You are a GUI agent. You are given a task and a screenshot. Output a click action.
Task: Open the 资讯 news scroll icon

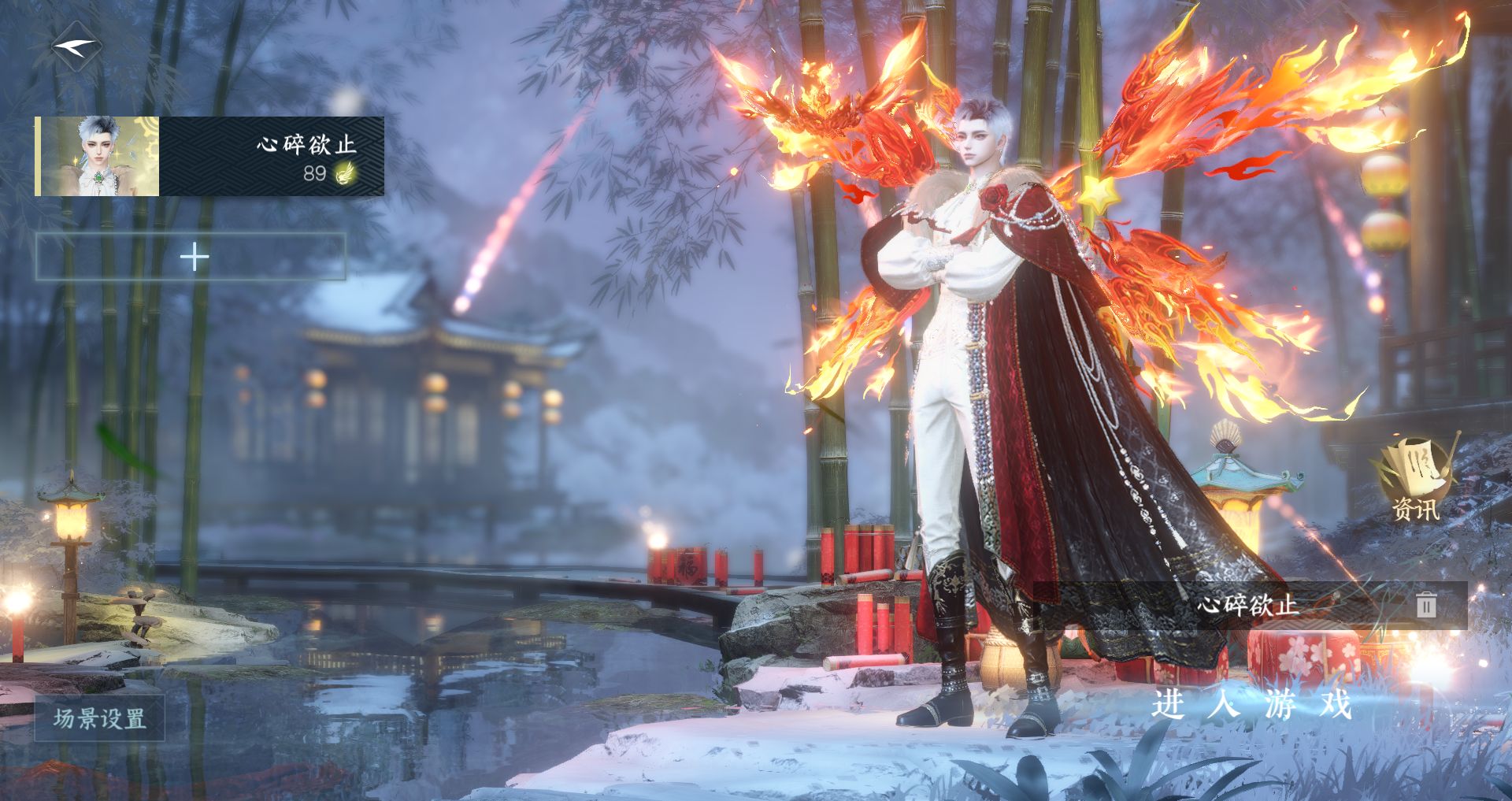tap(1415, 479)
